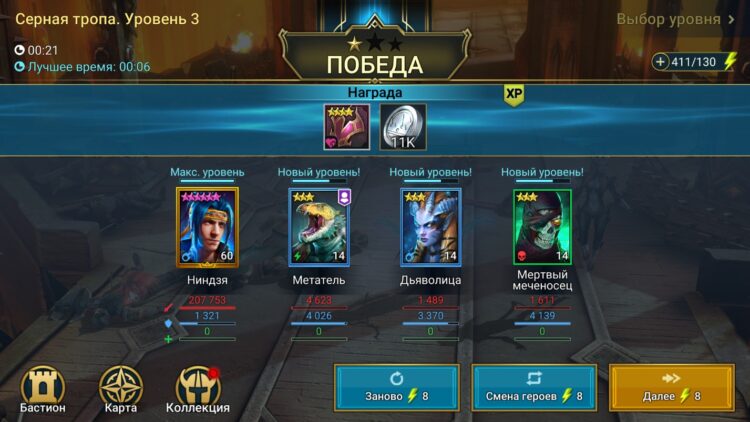Open Смена героев hero swap

click(534, 388)
